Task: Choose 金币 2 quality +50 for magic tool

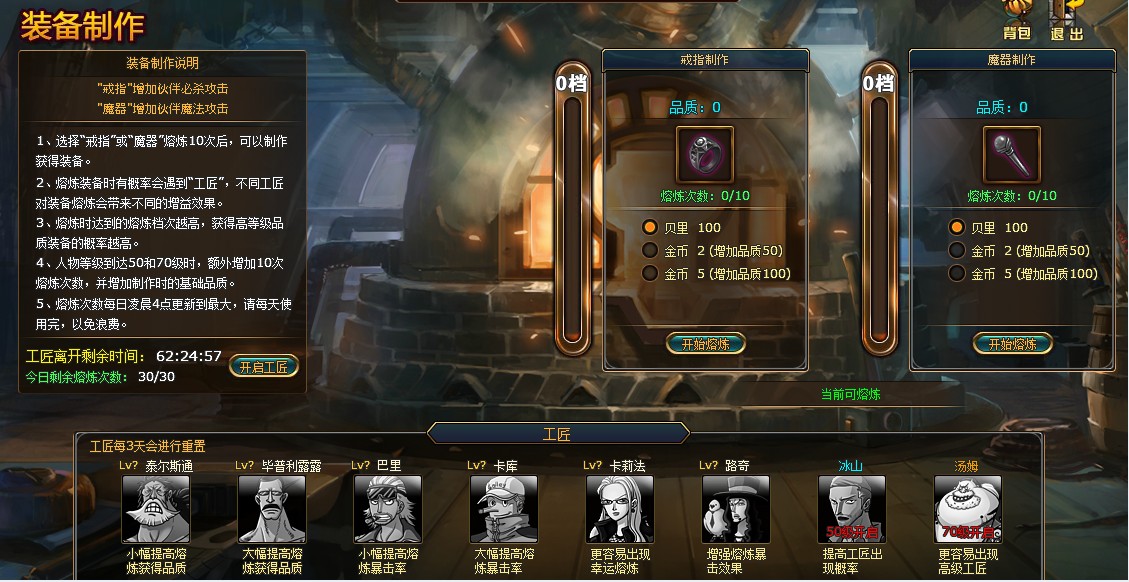Action: (x=957, y=251)
